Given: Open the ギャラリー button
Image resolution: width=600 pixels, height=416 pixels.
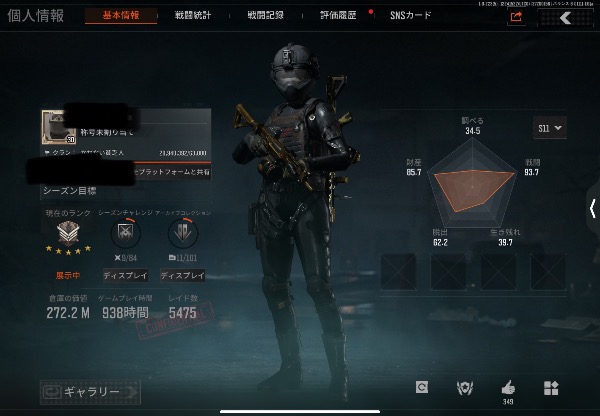Looking at the screenshot, I should (90, 392).
